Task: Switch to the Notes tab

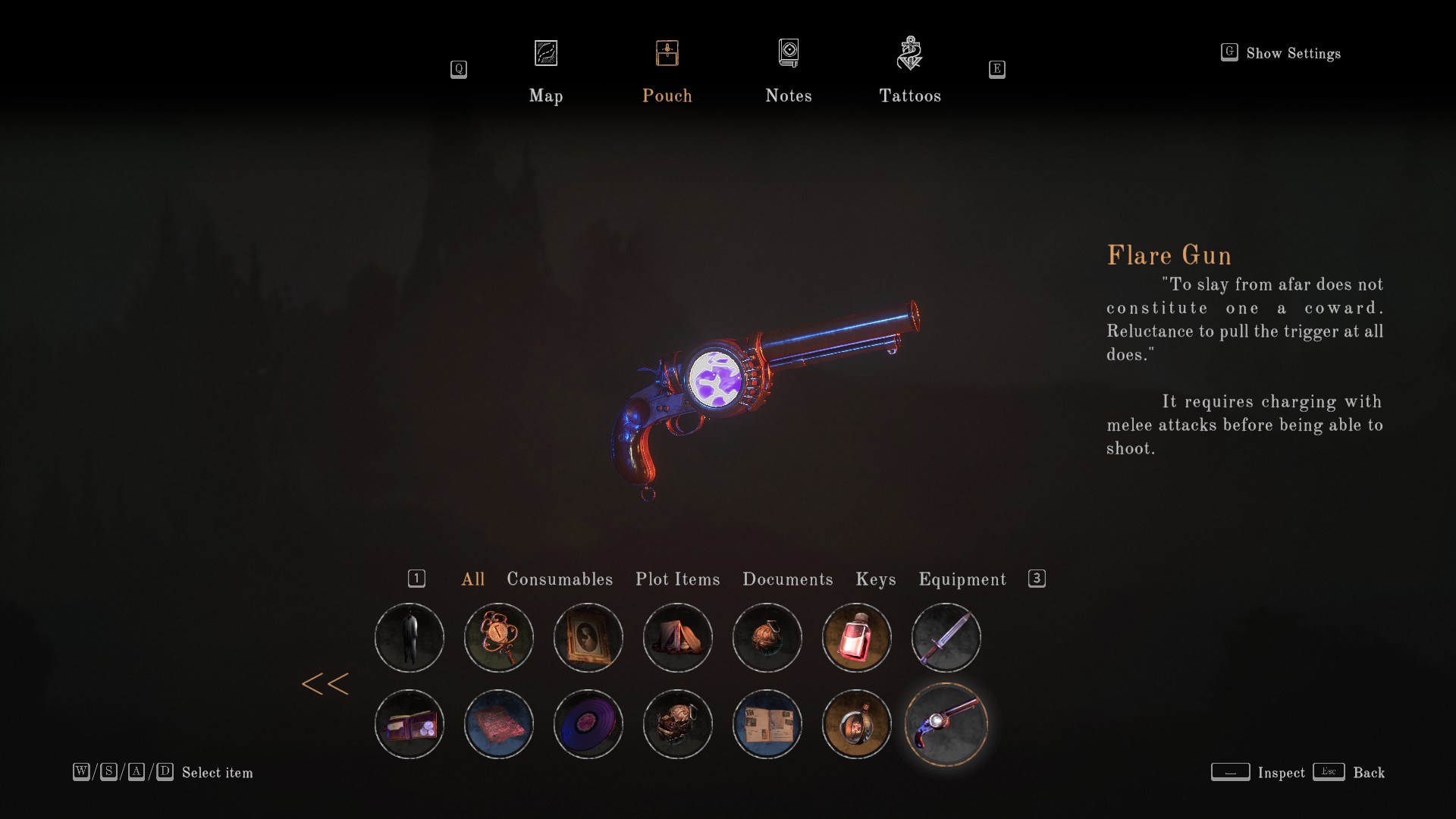Action: [x=789, y=72]
